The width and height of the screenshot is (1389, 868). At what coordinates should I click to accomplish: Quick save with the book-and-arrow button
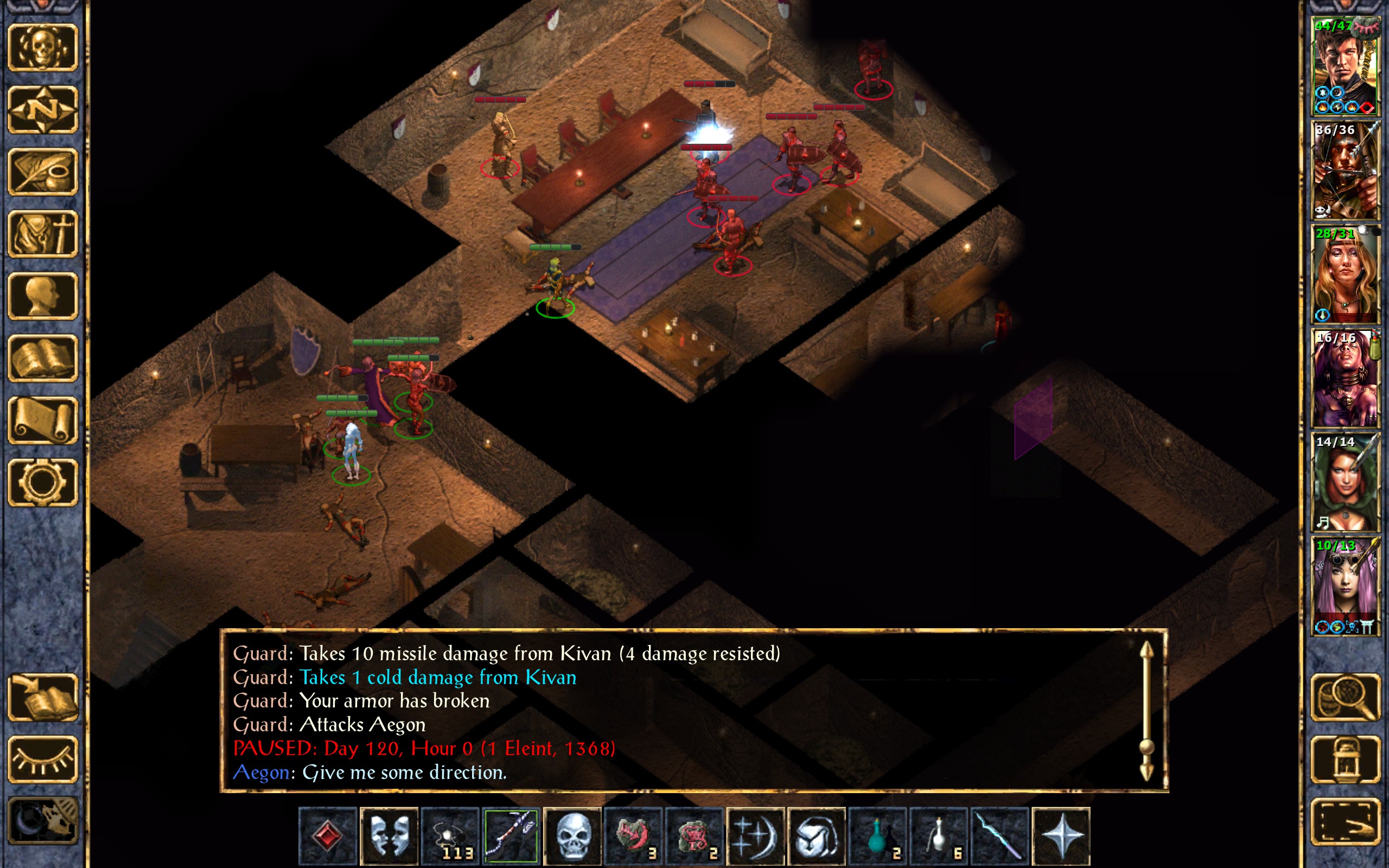click(x=43, y=697)
